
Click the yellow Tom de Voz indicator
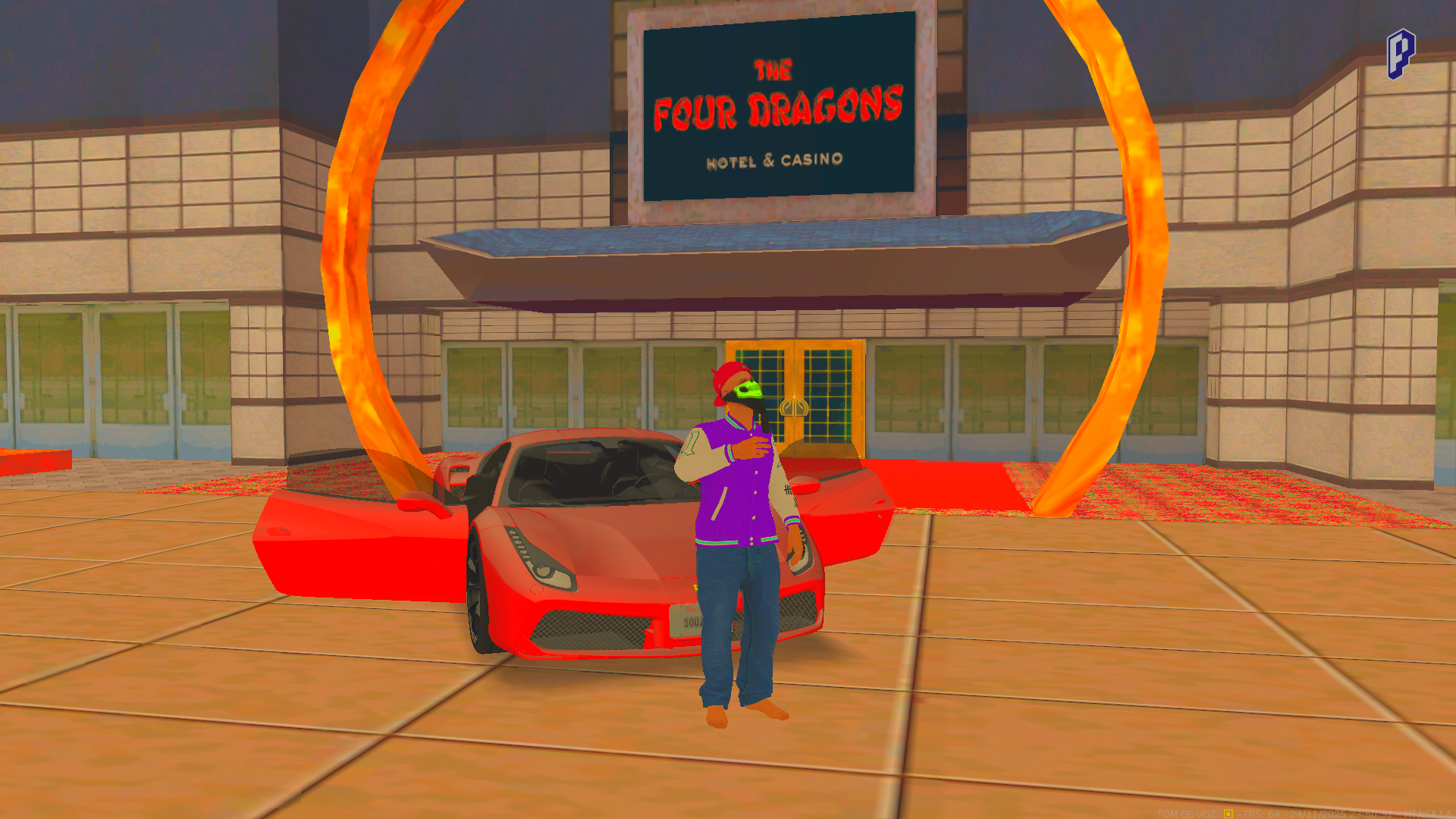click(x=1228, y=814)
